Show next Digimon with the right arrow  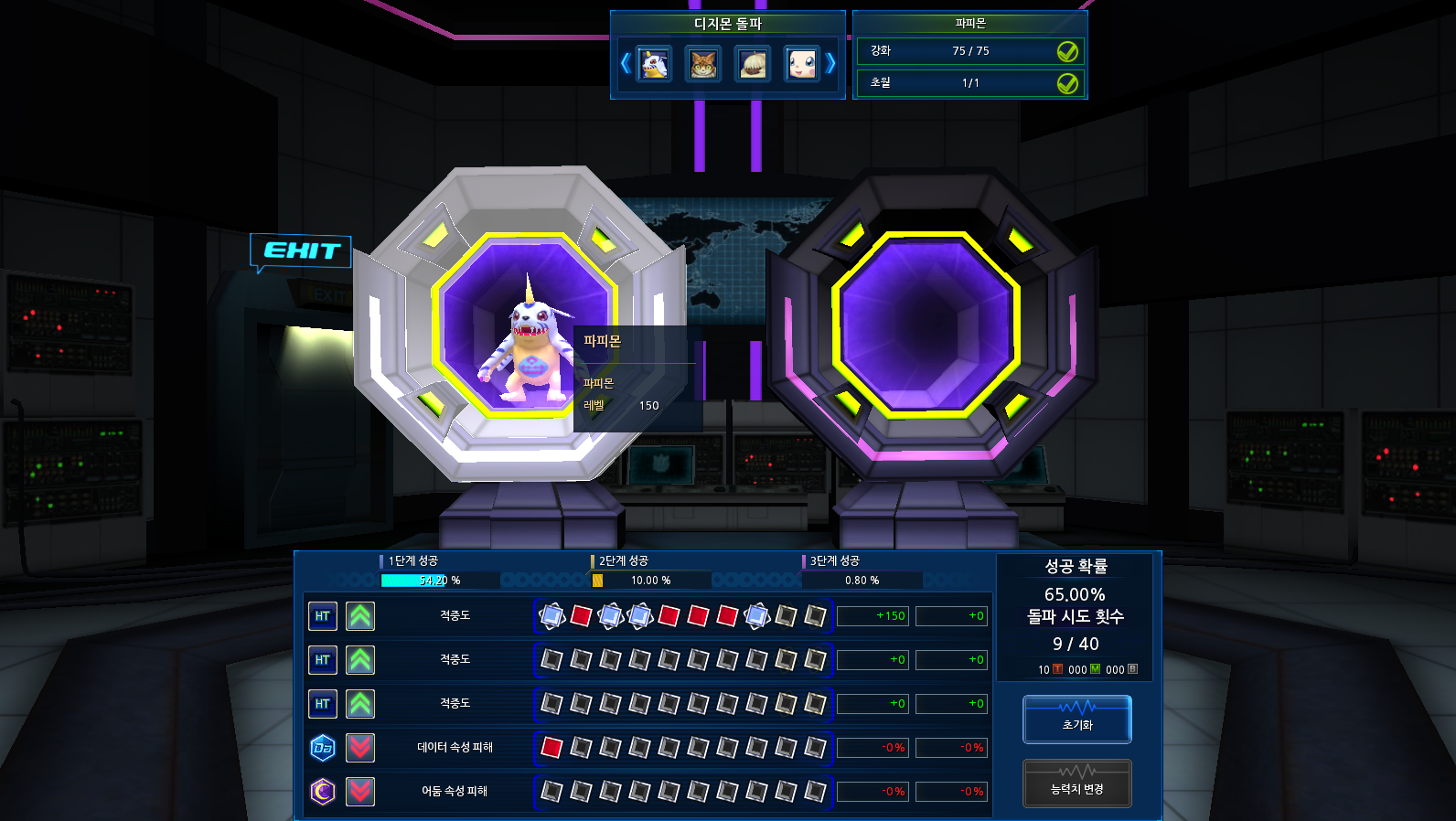[830, 63]
